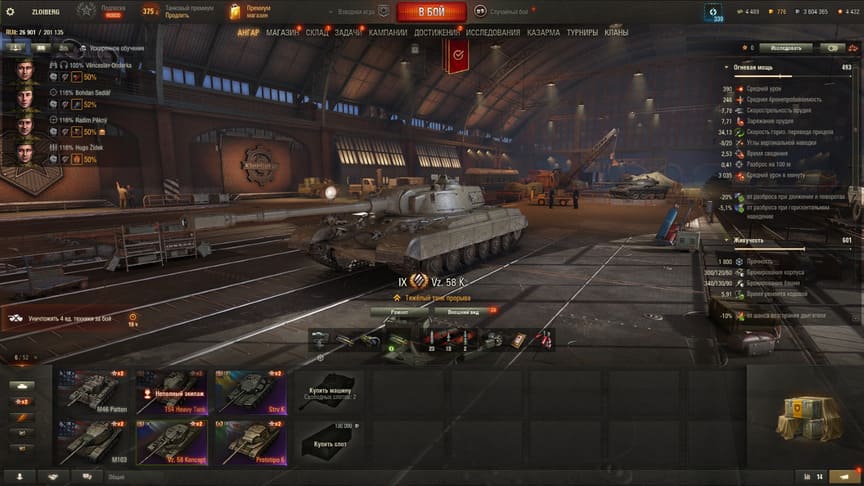Go to the КАМПАНИИ tab
Screen dimensions: 864x486
[x=388, y=32]
